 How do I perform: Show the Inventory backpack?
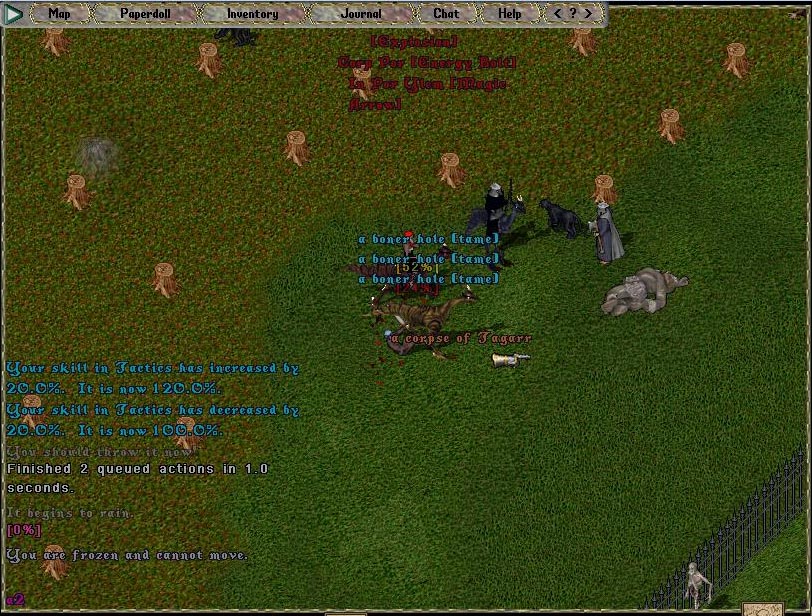(x=252, y=14)
